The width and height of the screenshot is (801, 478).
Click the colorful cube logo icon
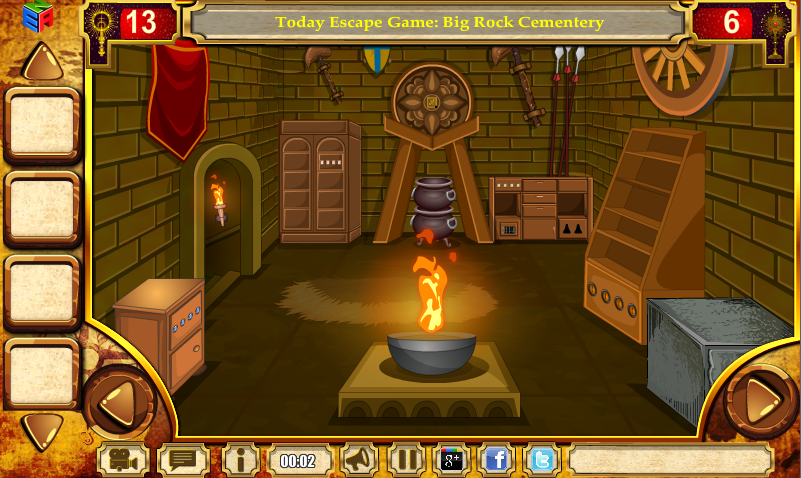(38, 19)
